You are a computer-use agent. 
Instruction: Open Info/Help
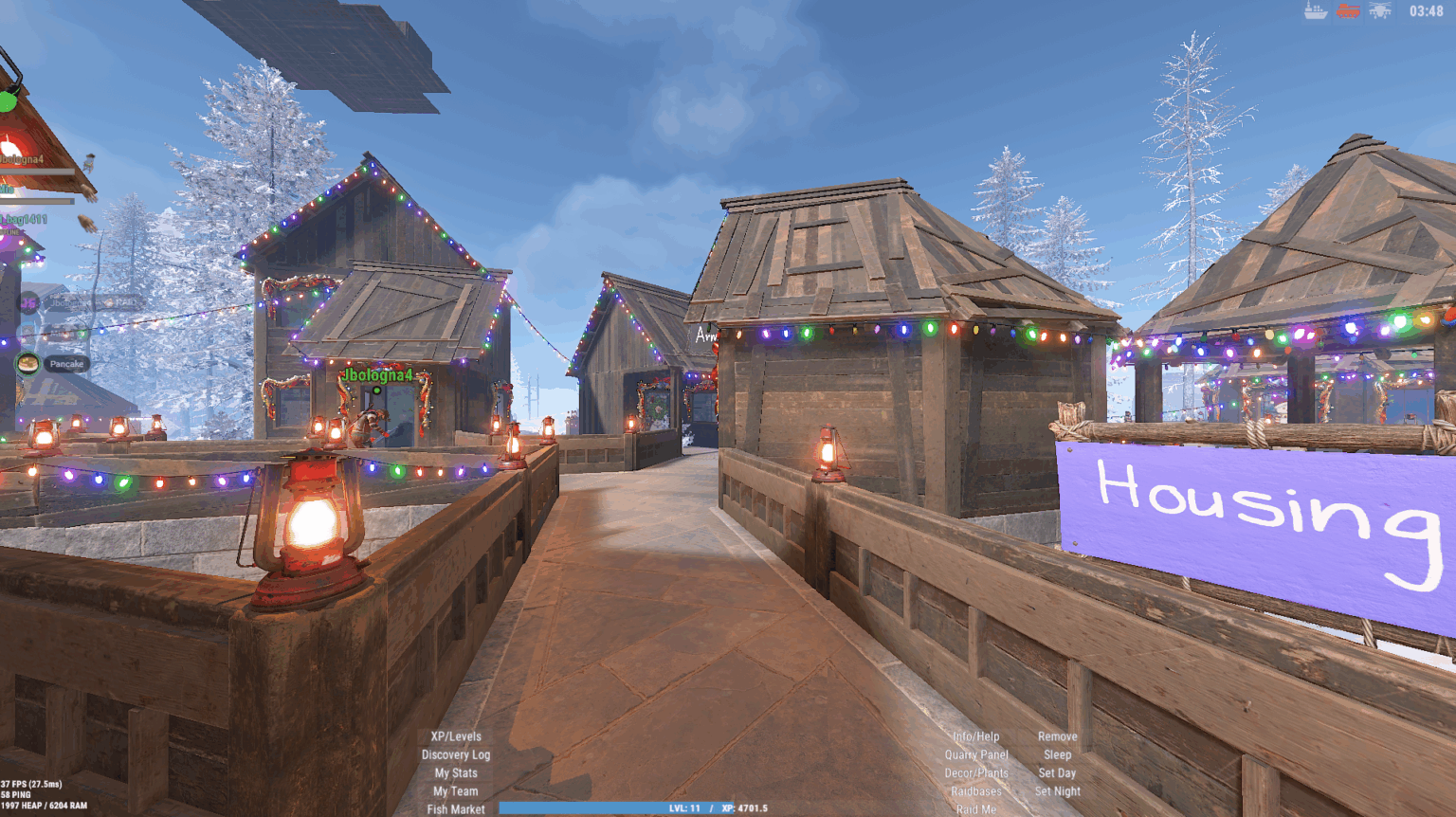coord(974,735)
